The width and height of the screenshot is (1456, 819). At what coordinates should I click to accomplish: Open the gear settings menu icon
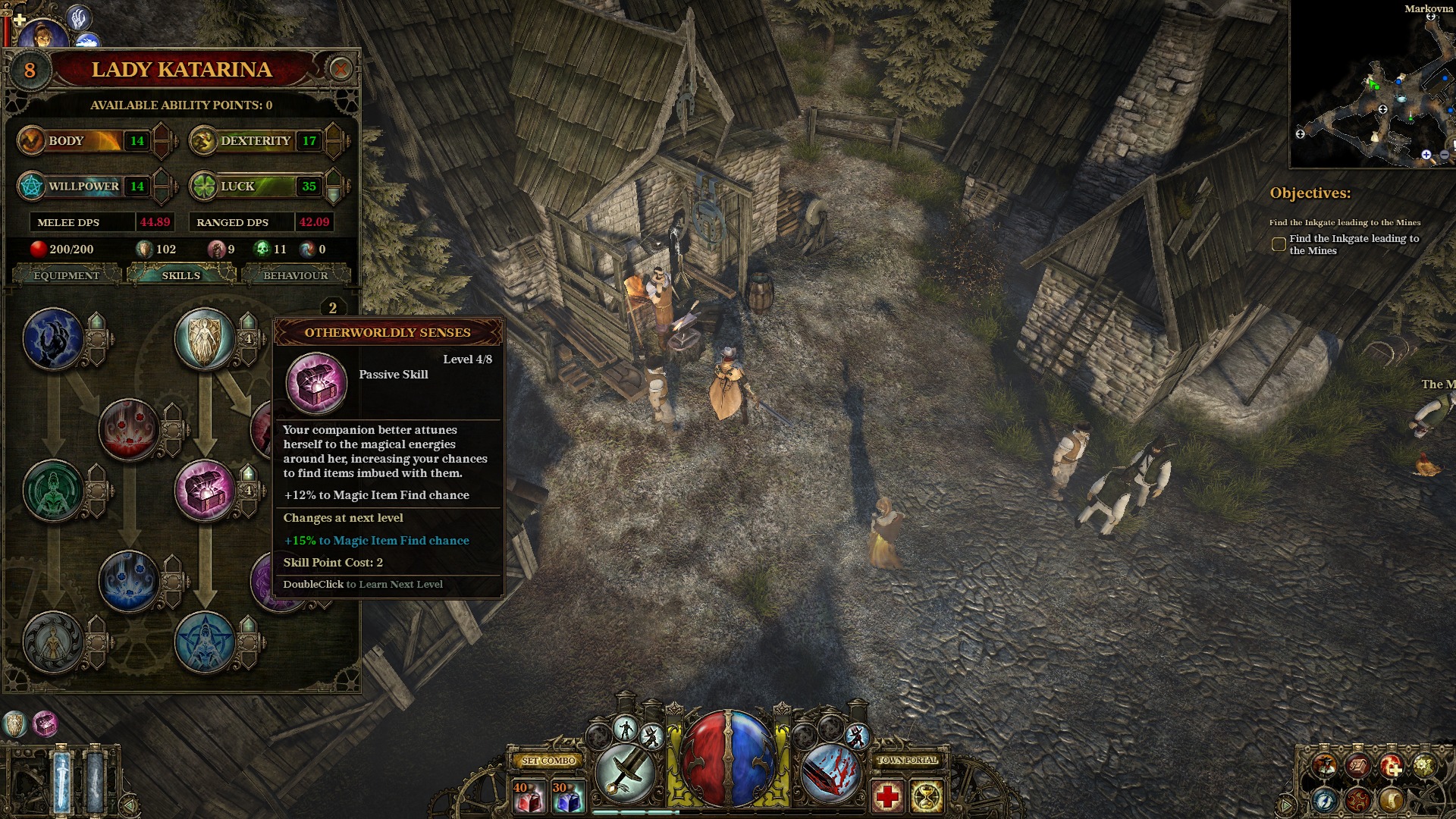[1423, 766]
